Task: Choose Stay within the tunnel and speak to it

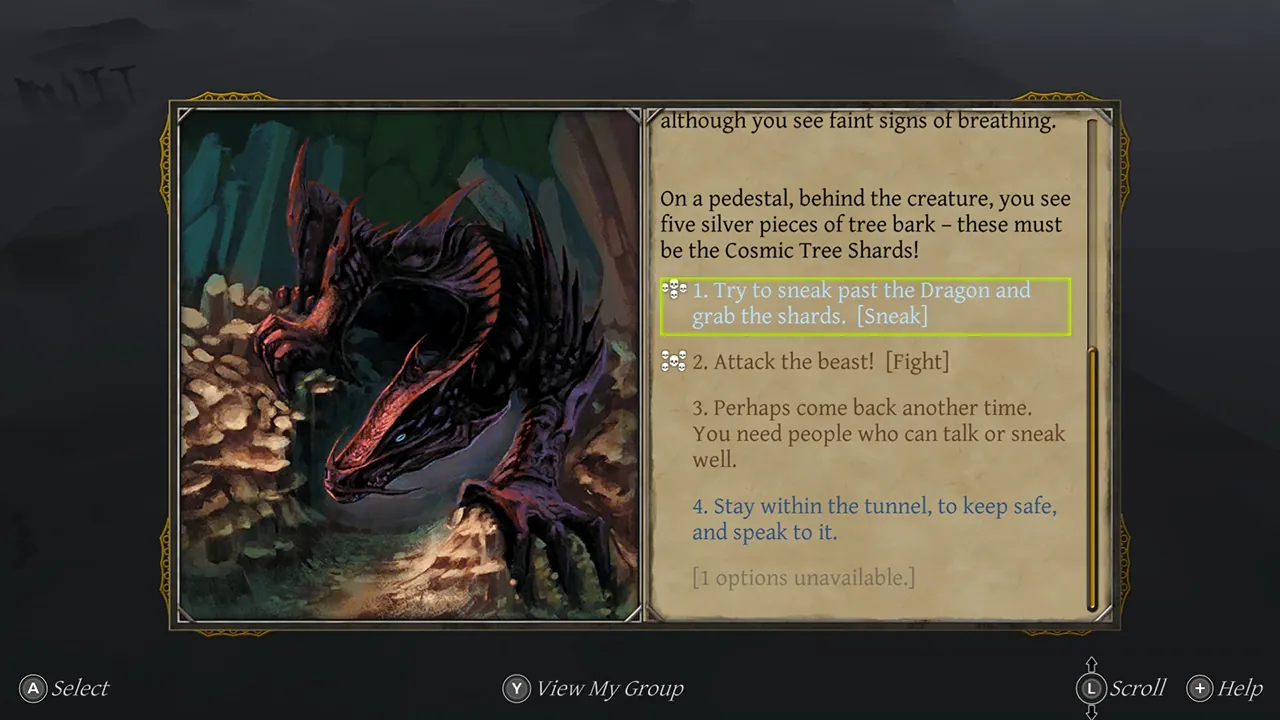Action: coord(874,519)
